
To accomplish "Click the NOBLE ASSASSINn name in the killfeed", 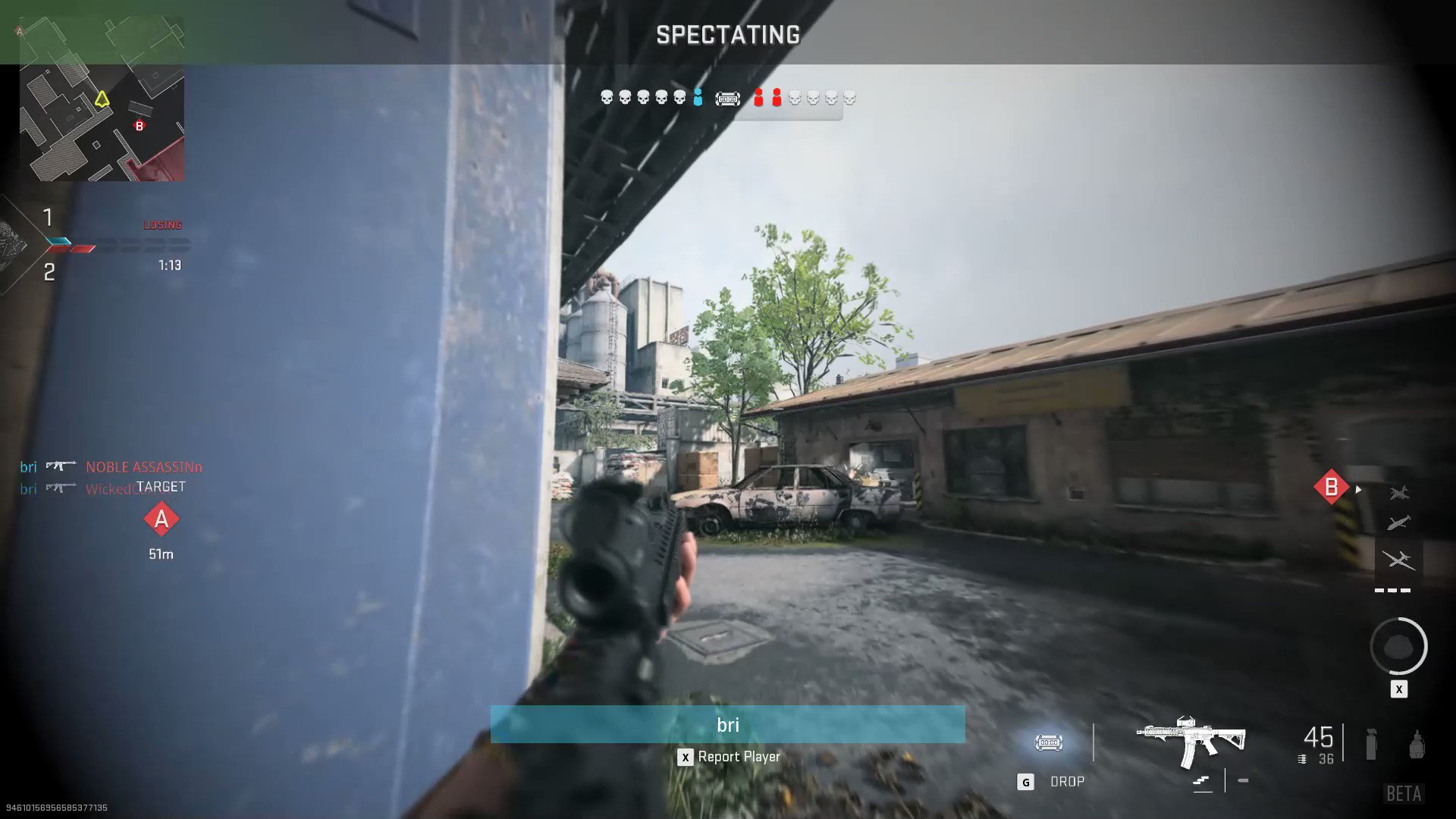I will [144, 466].
